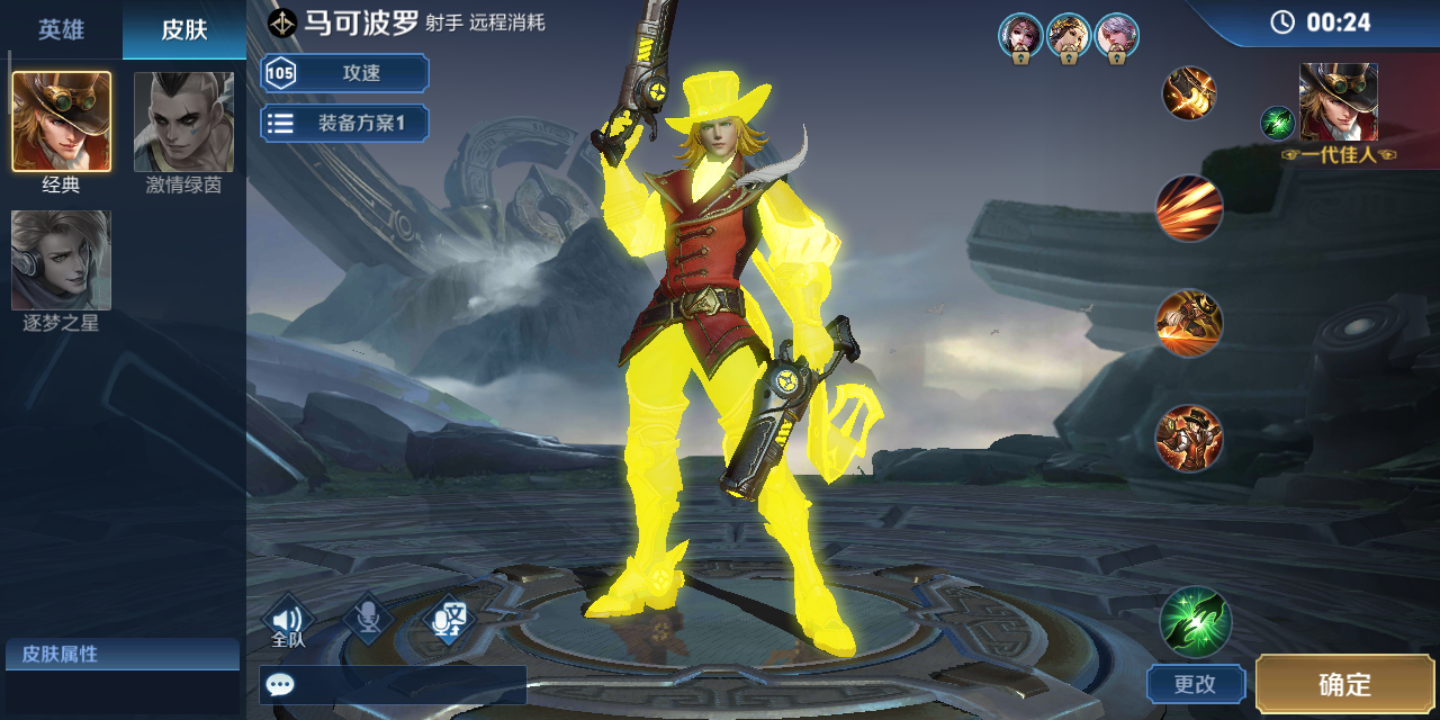Switch to the 皮肤 skin tab
The image size is (1440, 720).
183,30
